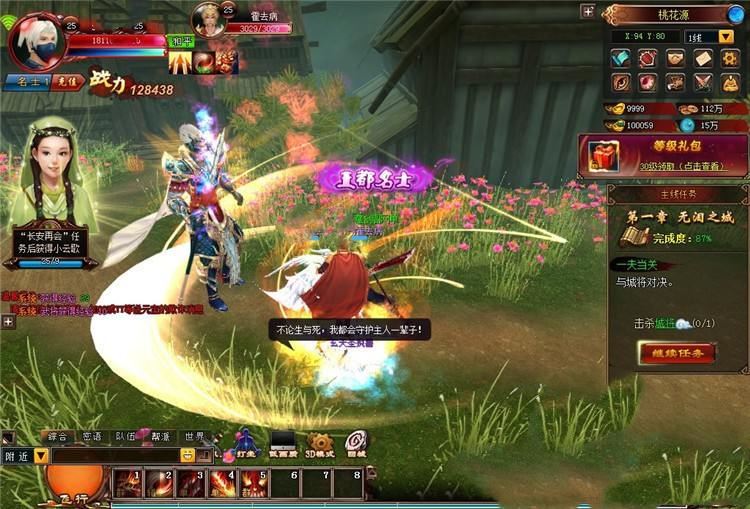This screenshot has height=509, width=750.
Task: Select 霍去病 target portrait
Action: 208,21
